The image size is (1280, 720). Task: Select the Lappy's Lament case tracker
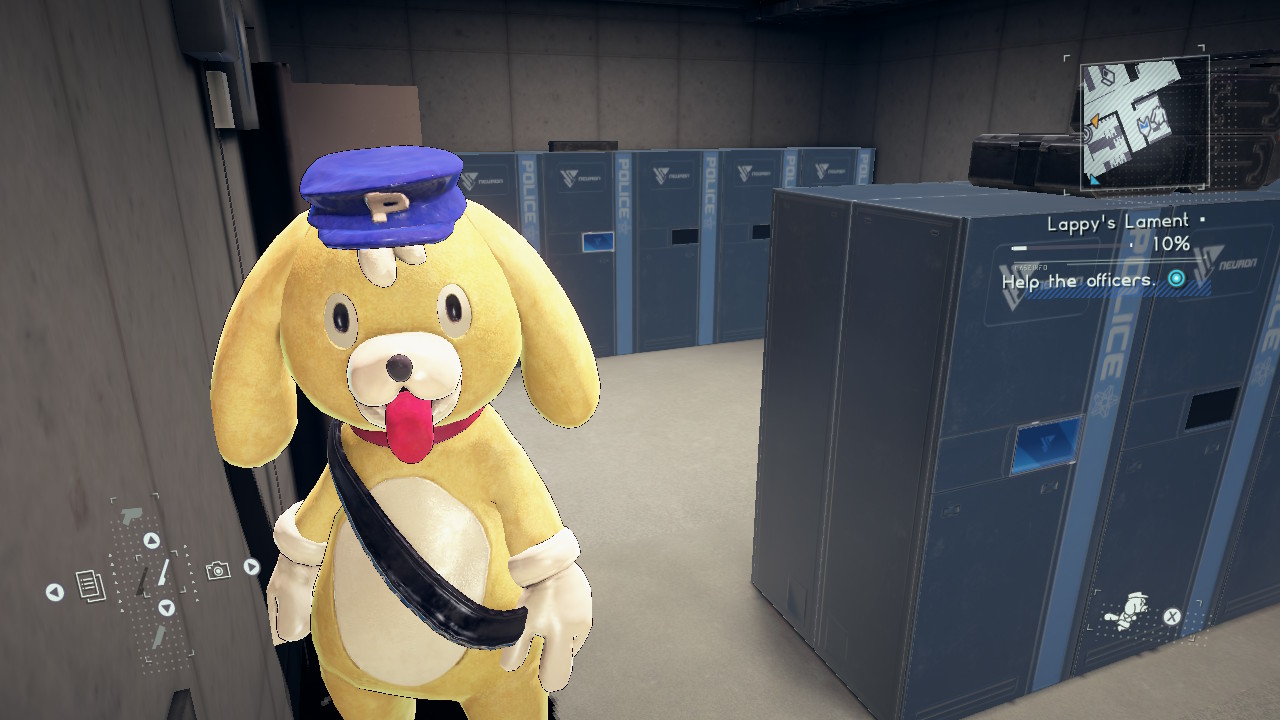1117,223
